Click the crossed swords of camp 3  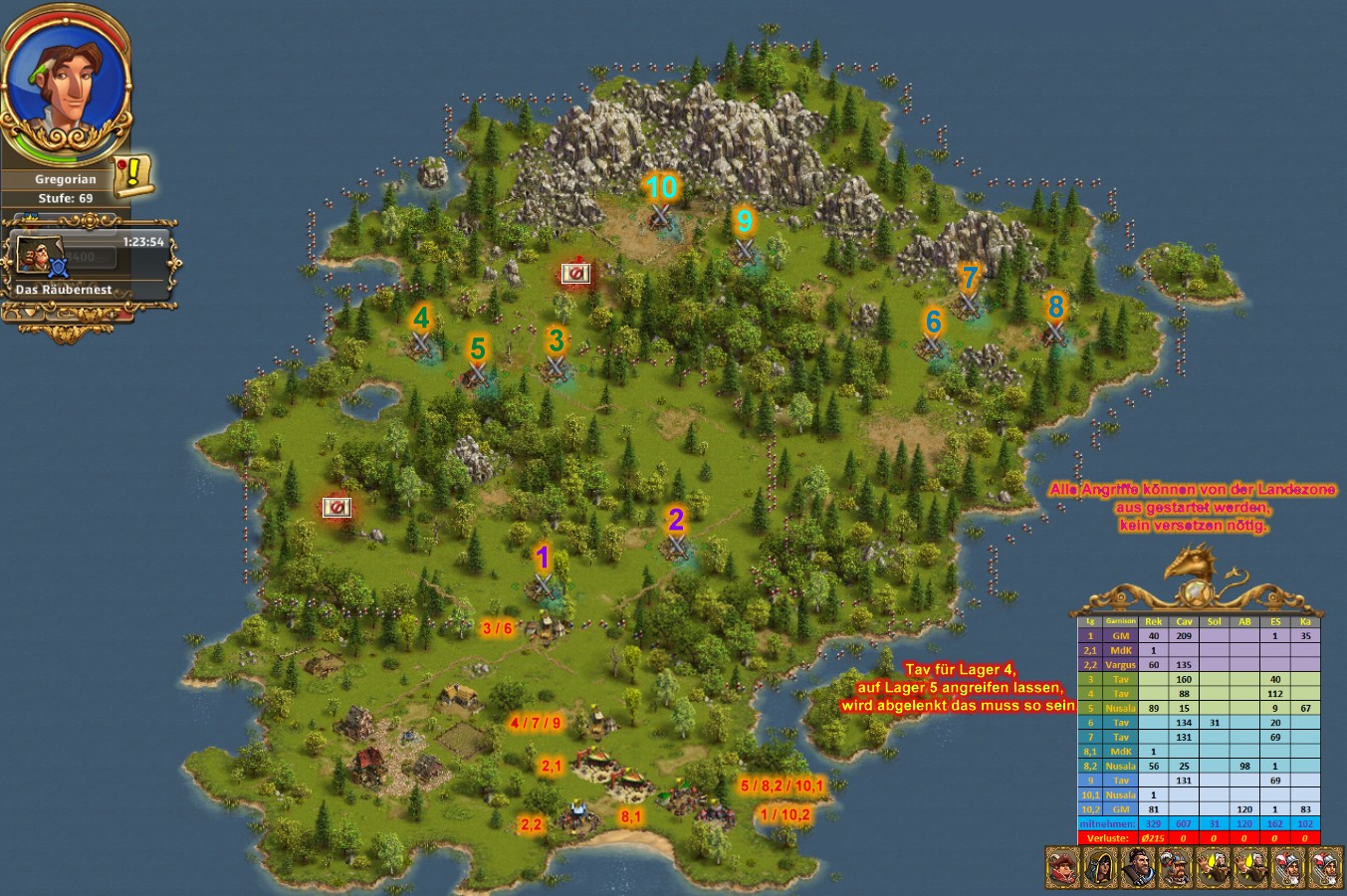click(x=556, y=367)
